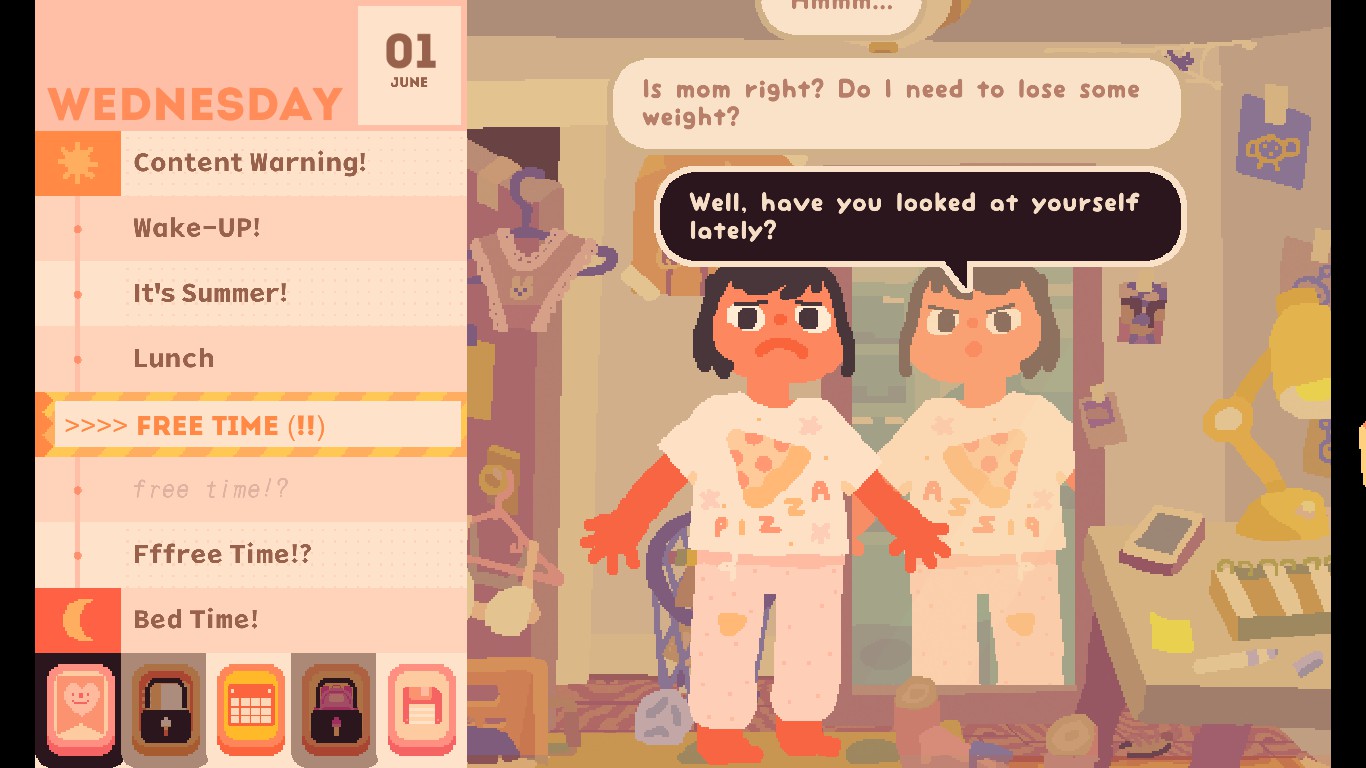Image resolution: width=1366 pixels, height=768 pixels.
Task: Select the Content Warning! schedule entry
Action: coord(250,163)
